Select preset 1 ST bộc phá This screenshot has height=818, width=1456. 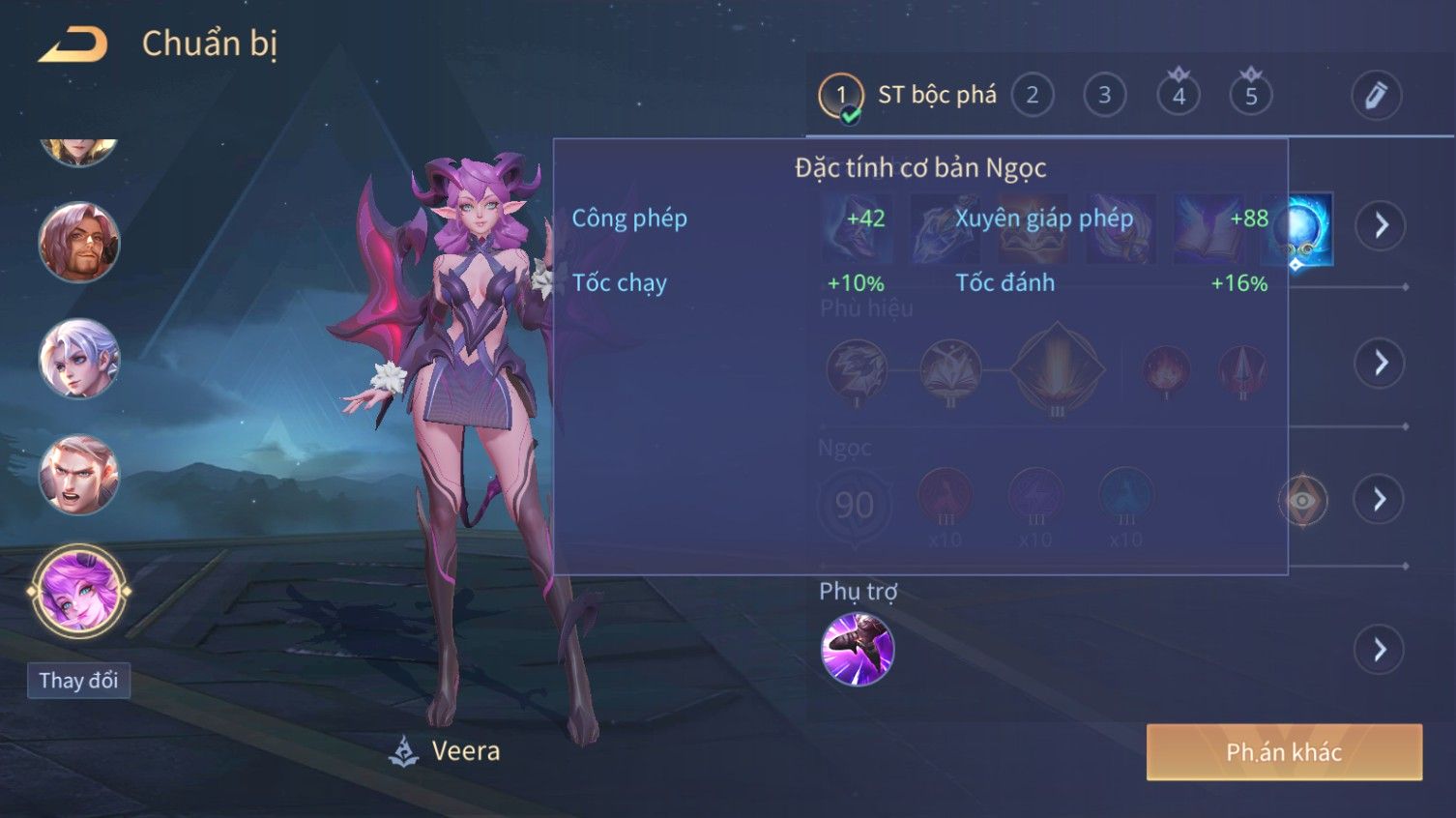point(840,96)
